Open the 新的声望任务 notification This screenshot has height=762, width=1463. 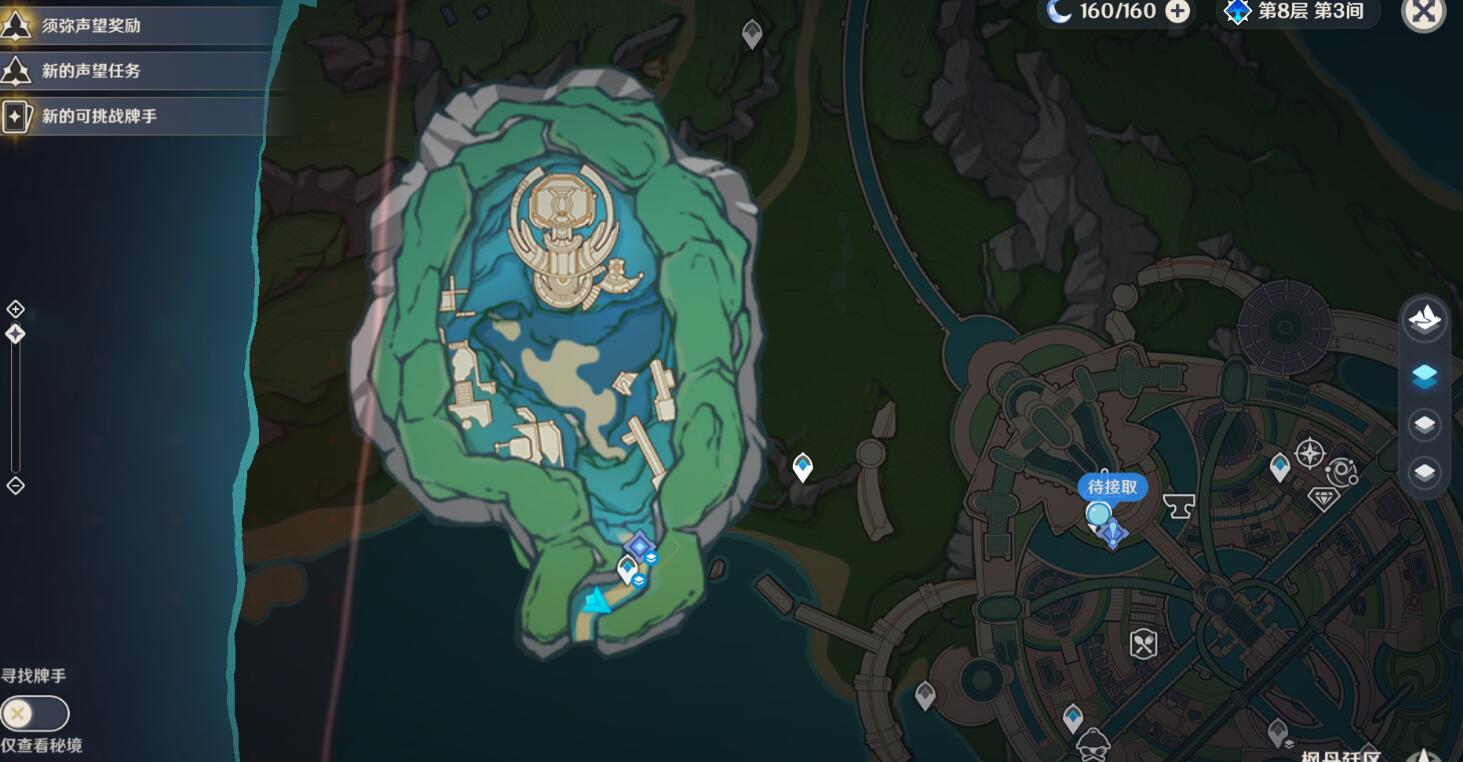click(90, 71)
